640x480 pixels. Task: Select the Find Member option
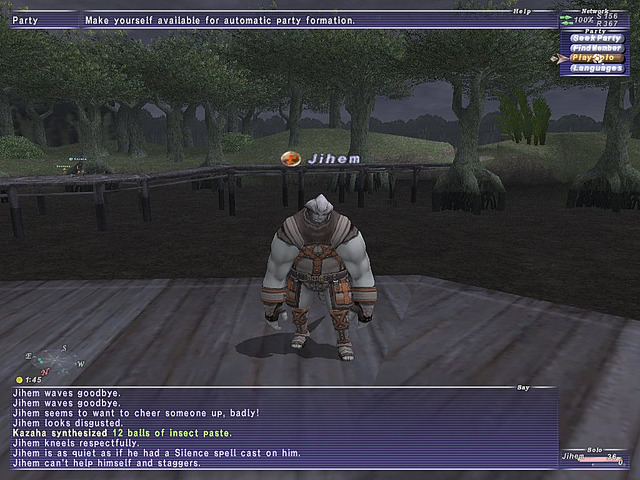(x=596, y=47)
